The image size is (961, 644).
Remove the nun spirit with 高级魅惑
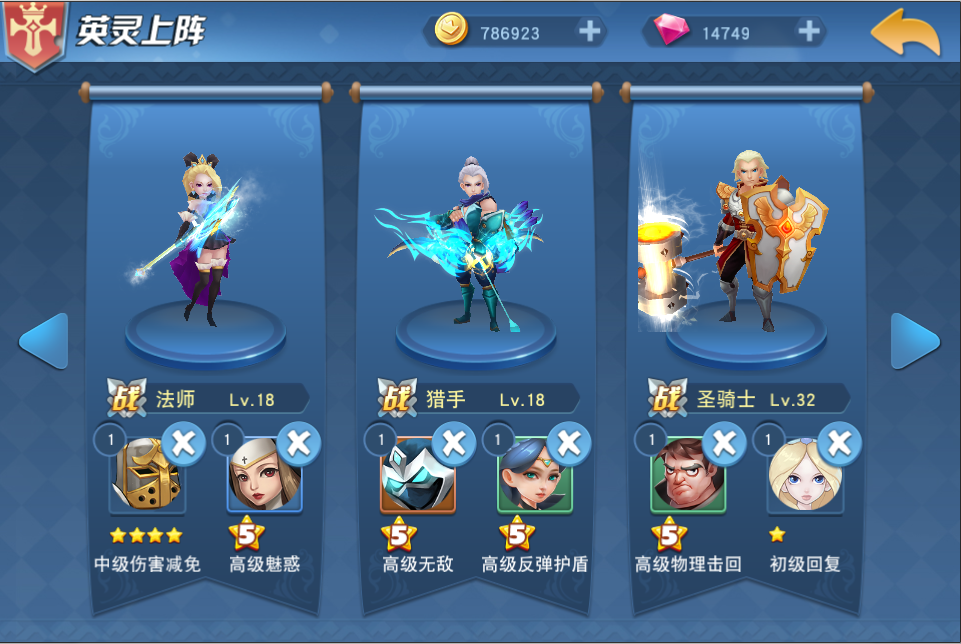(298, 441)
